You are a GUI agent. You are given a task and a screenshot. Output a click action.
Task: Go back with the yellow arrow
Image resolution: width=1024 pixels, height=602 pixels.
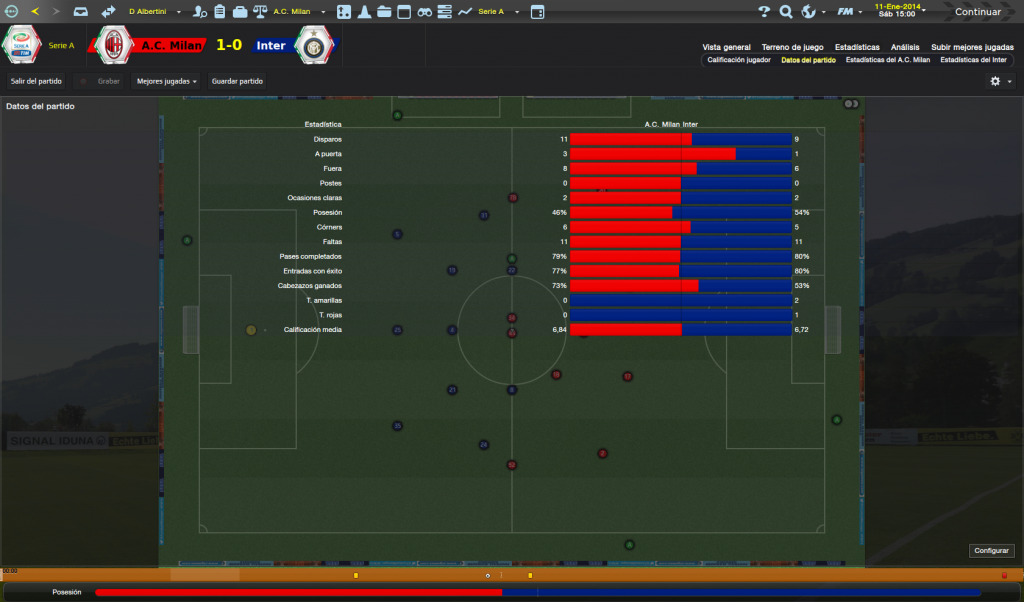pos(35,12)
